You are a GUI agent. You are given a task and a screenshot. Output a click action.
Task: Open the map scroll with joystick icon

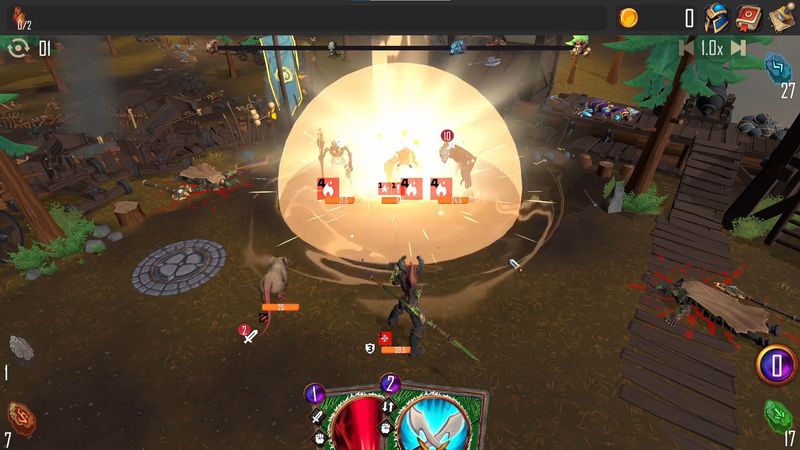(x=781, y=18)
